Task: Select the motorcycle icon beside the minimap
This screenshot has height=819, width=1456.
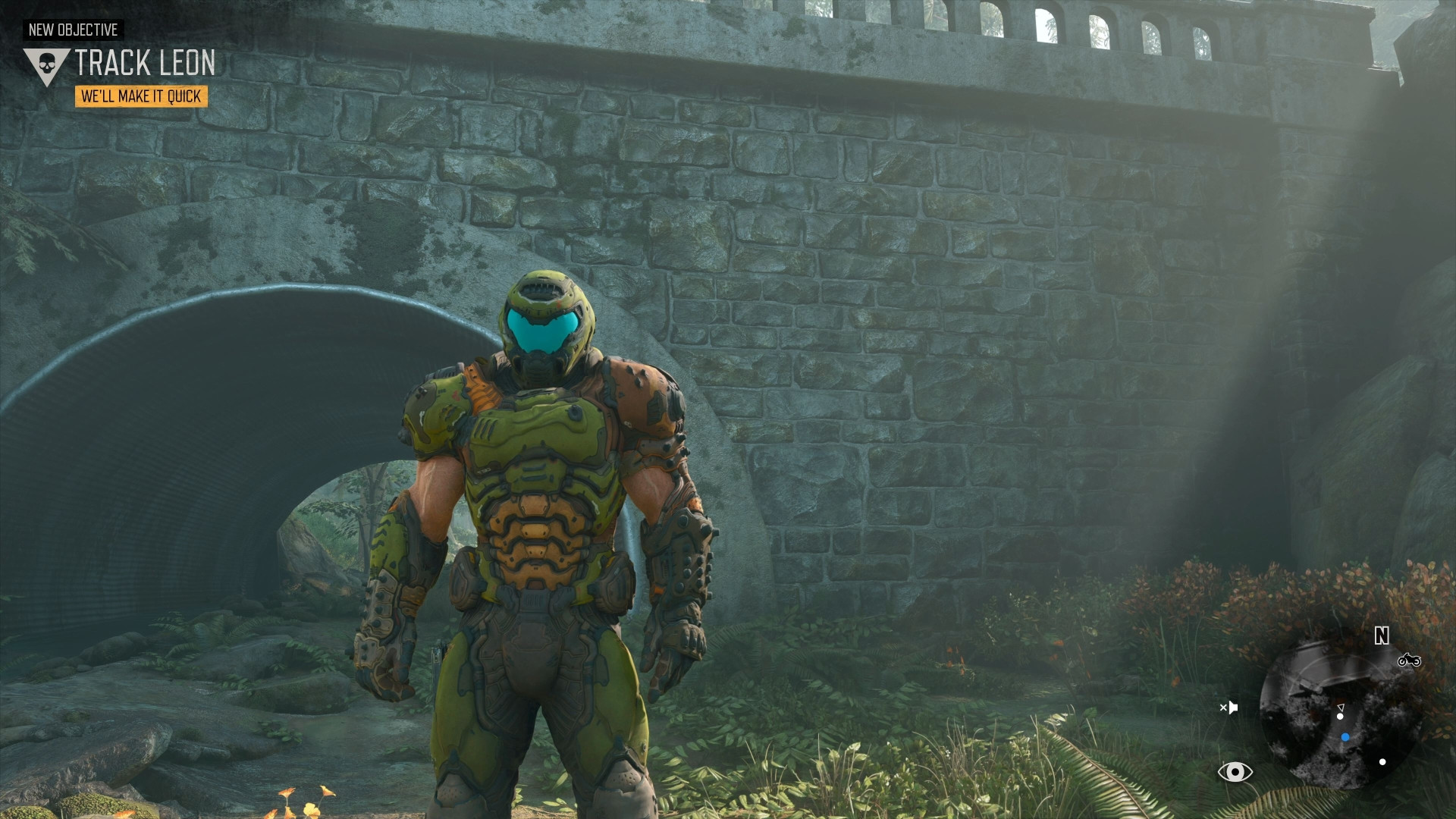Action: click(1409, 661)
